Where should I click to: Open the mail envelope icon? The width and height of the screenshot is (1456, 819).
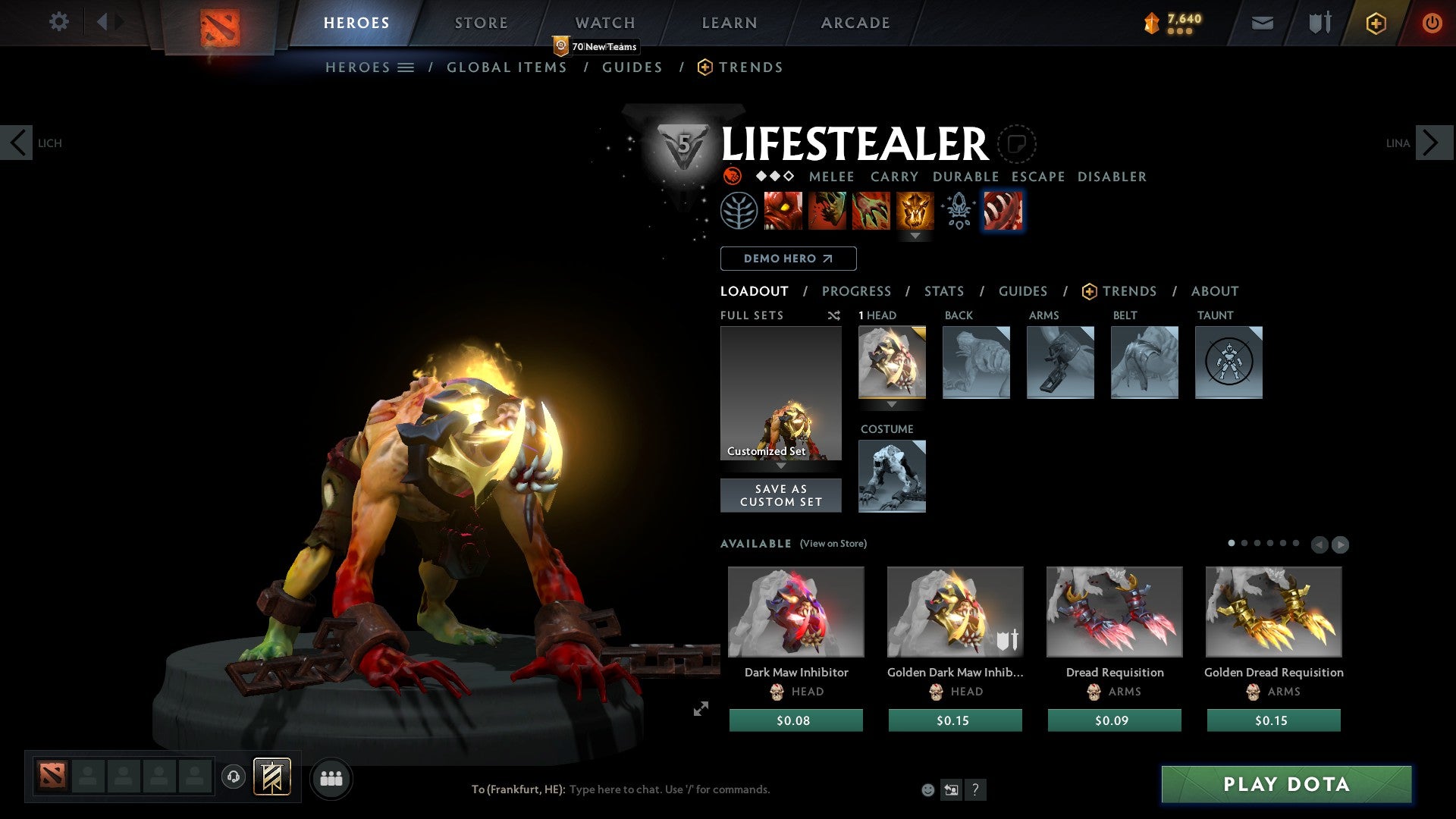click(x=1263, y=23)
